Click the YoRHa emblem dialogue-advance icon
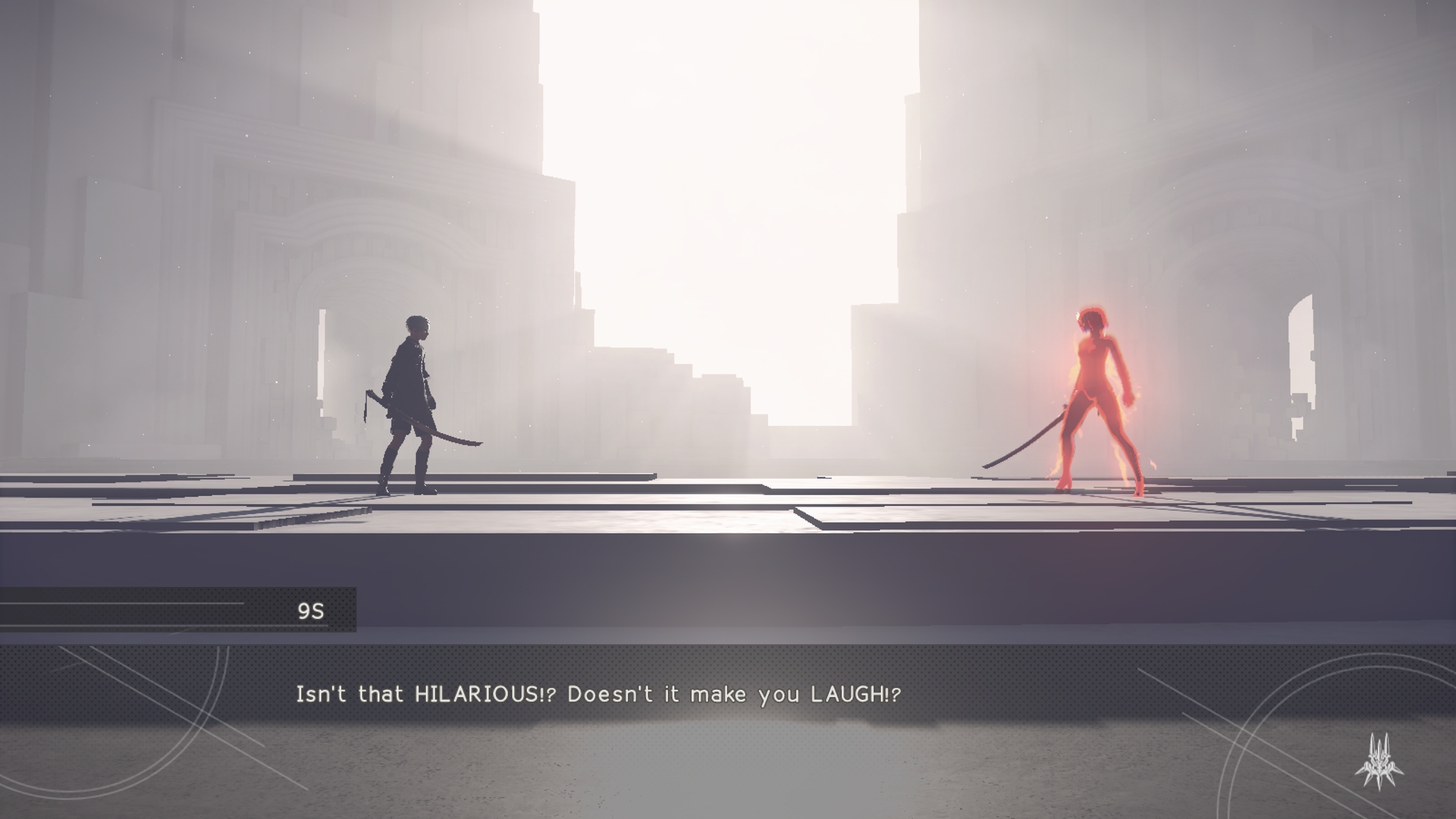1456x819 pixels. tap(1379, 763)
